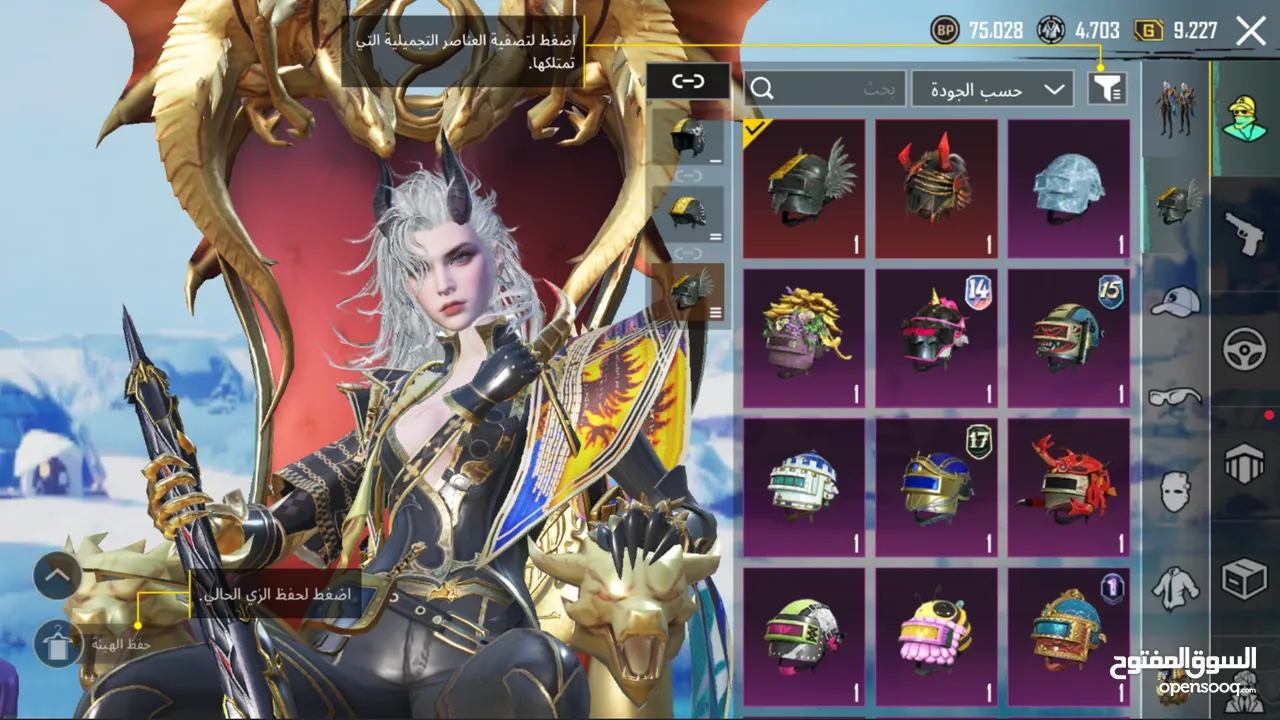
Task: Select the helmet with the 14 badge
Action: click(937, 337)
